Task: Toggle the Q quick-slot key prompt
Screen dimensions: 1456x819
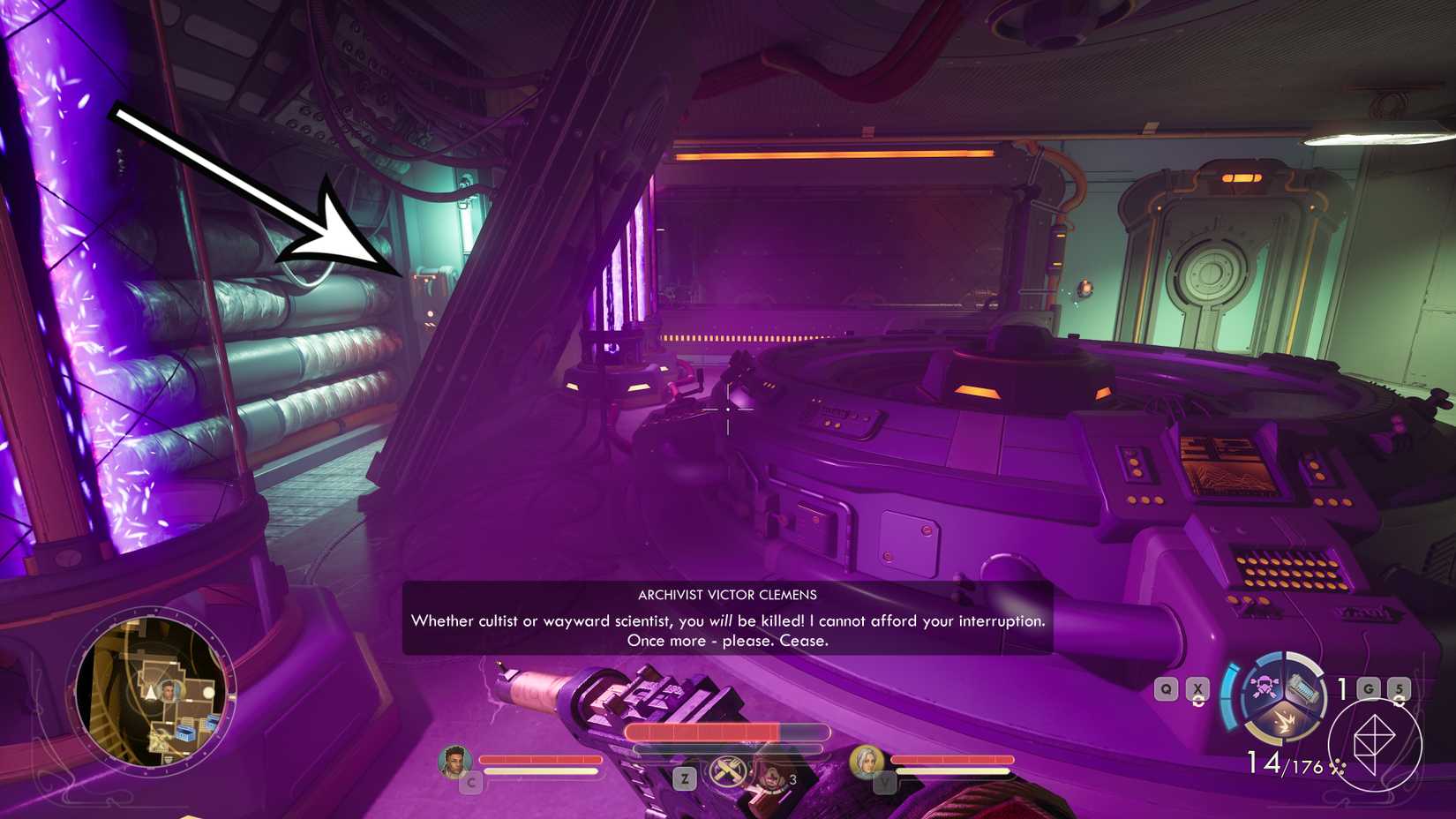Action: (1165, 688)
